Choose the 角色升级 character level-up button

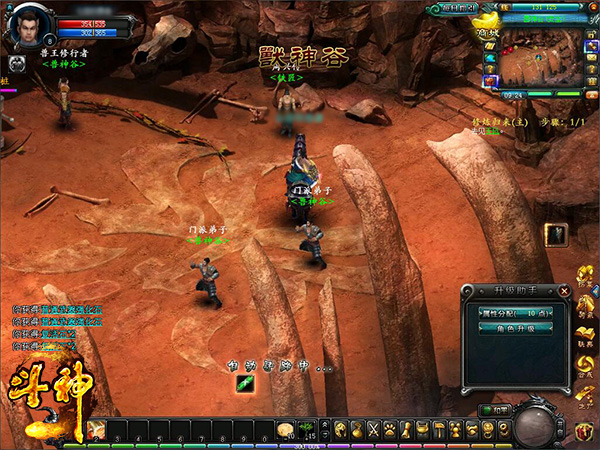point(510,328)
